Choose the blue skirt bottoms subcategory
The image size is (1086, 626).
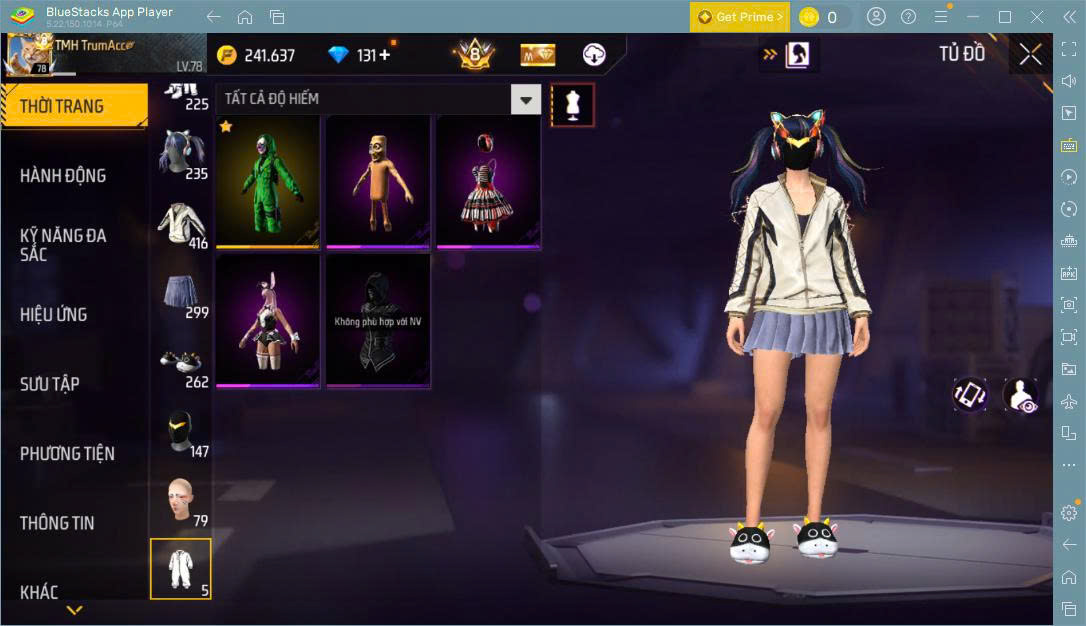pos(181,294)
